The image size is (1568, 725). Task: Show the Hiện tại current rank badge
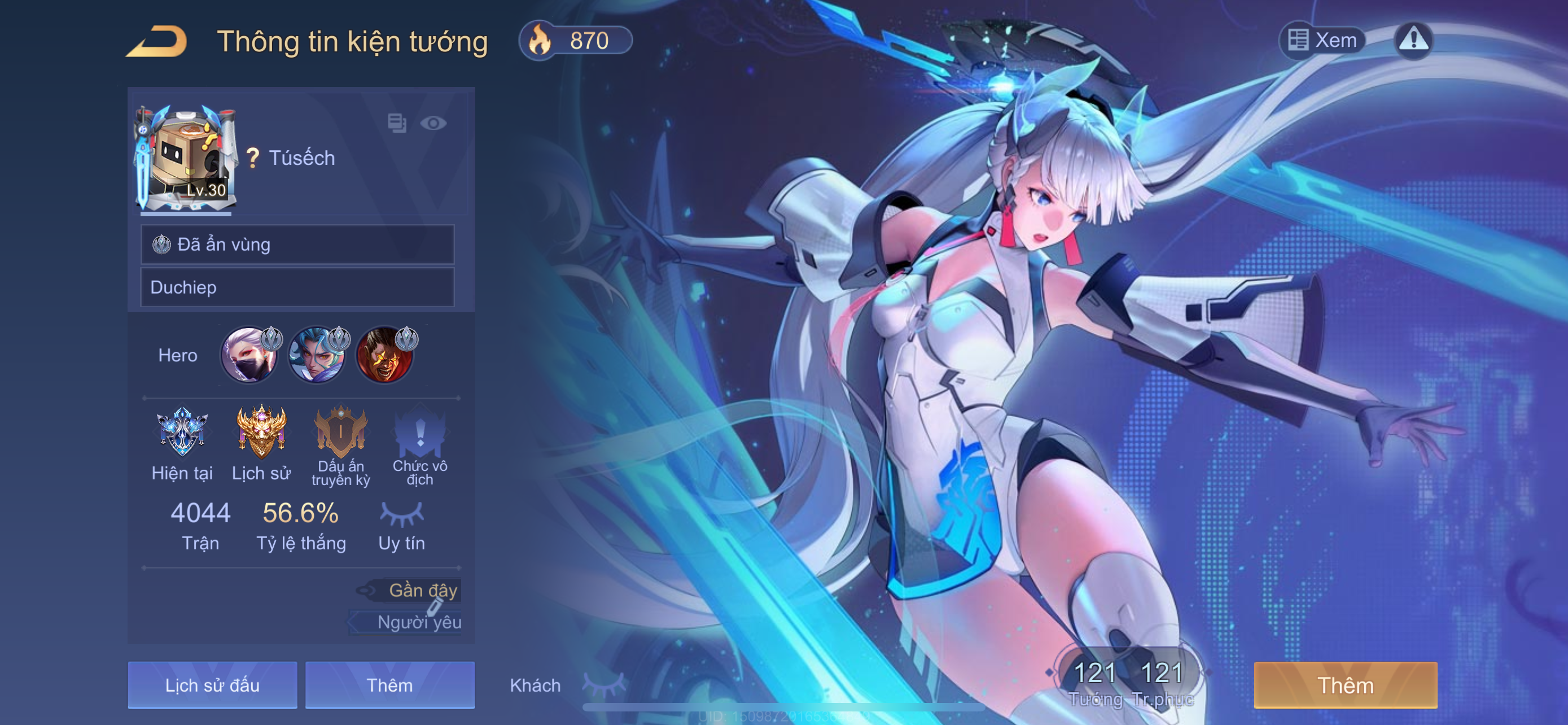(182, 433)
